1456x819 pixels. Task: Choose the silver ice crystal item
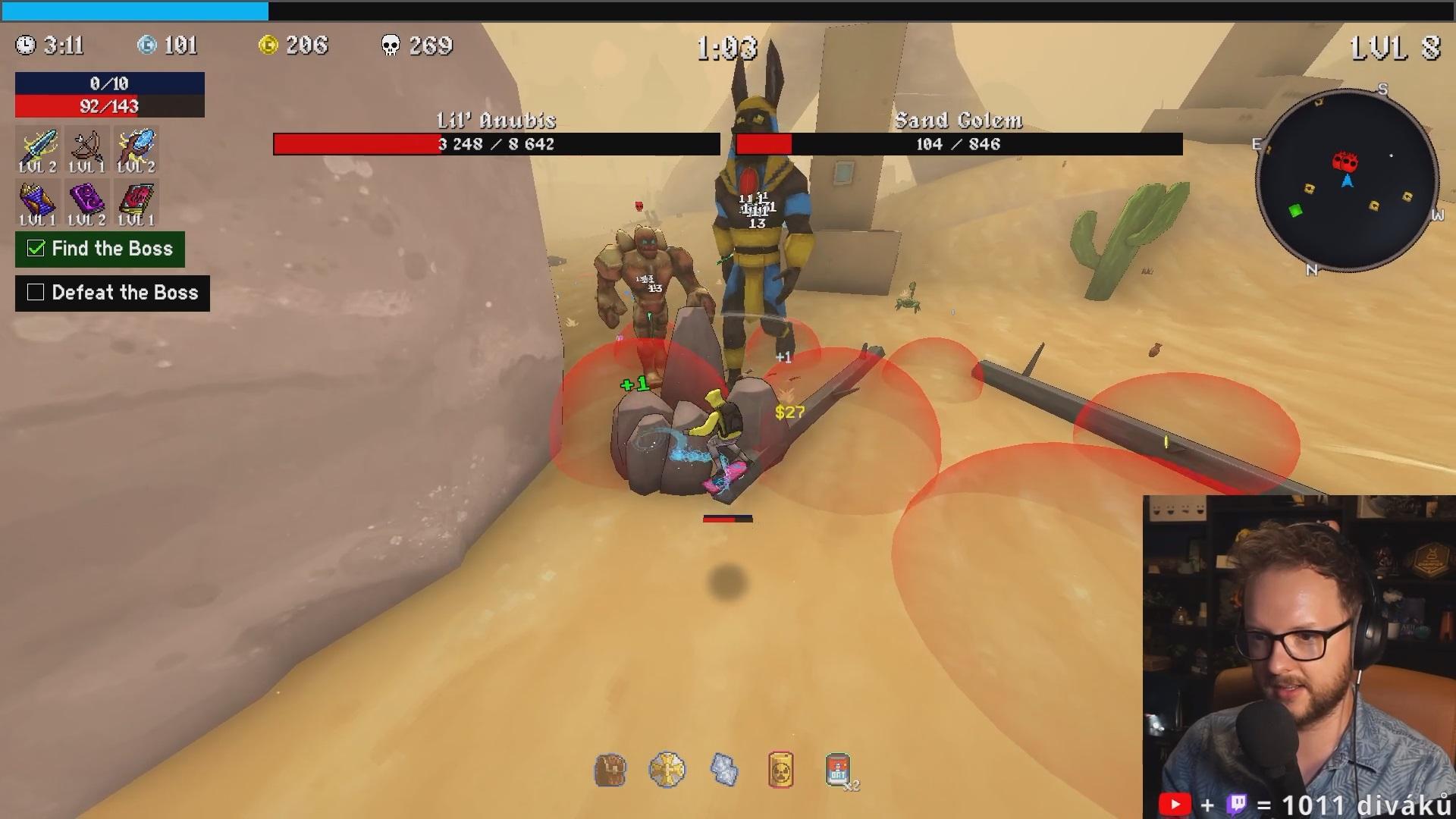724,770
